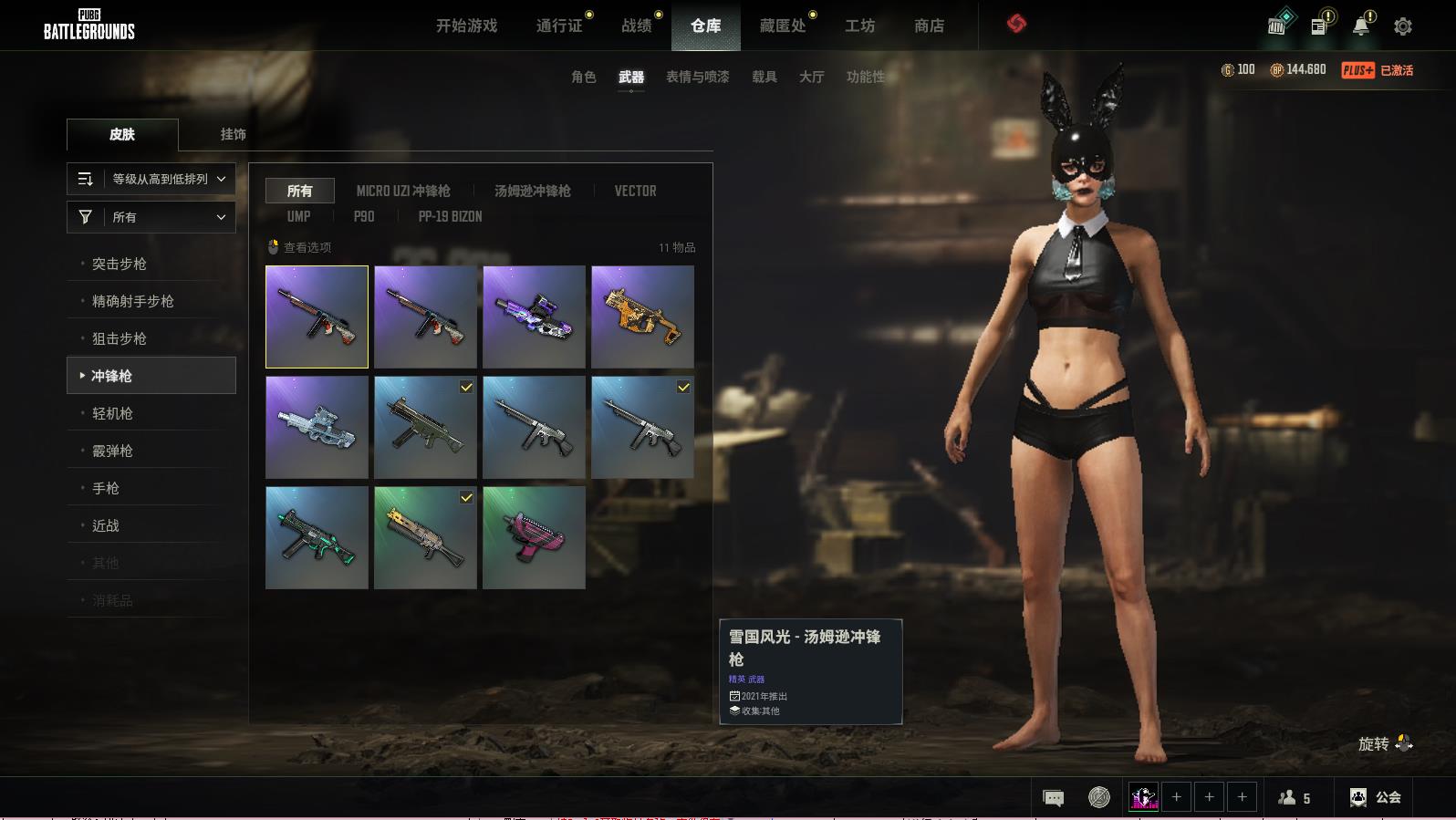
Task: Open the 所有 filter dropdown
Action: (x=151, y=217)
